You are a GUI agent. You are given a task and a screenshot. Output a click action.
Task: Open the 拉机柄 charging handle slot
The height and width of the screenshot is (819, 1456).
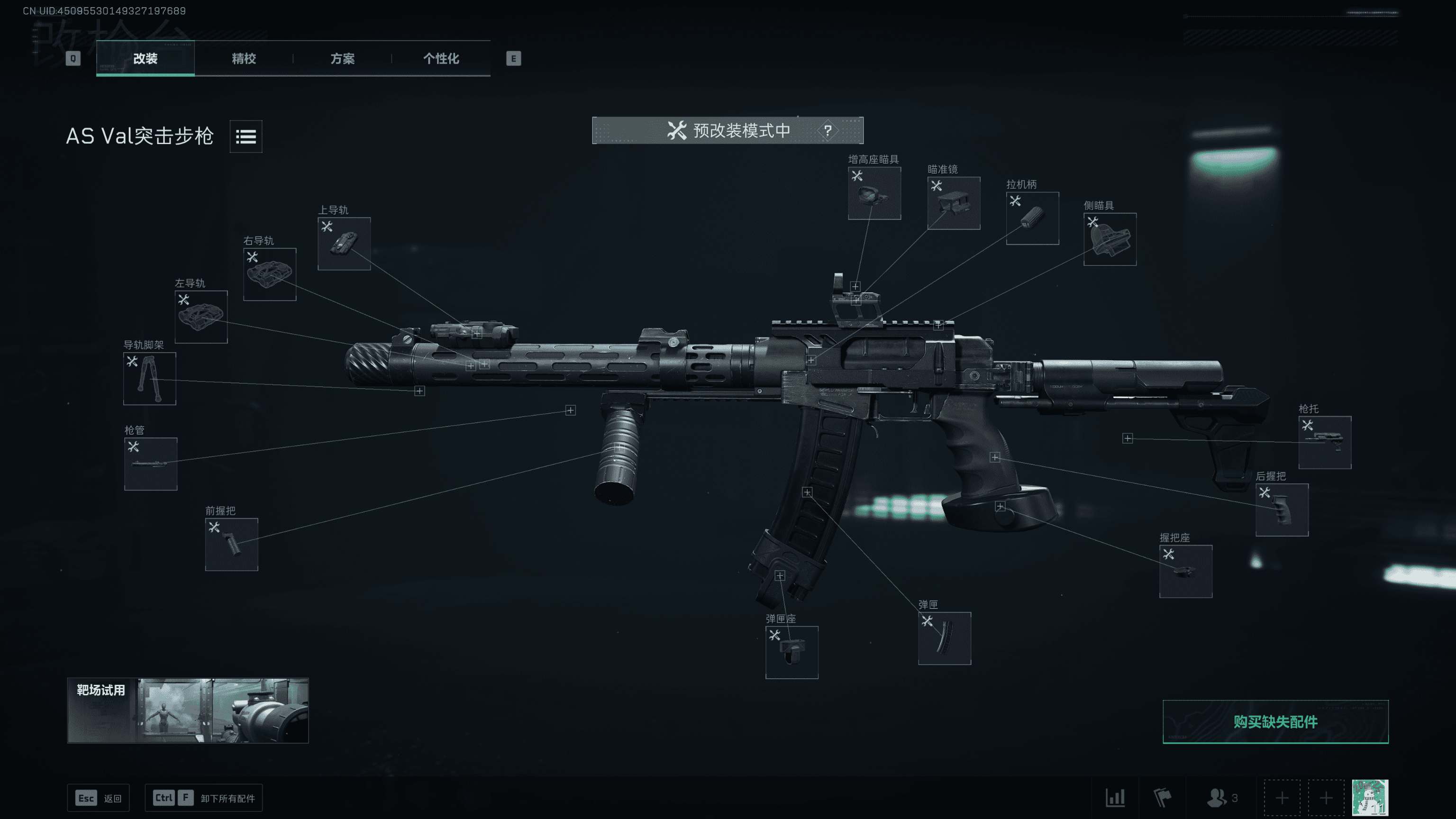tap(1032, 218)
